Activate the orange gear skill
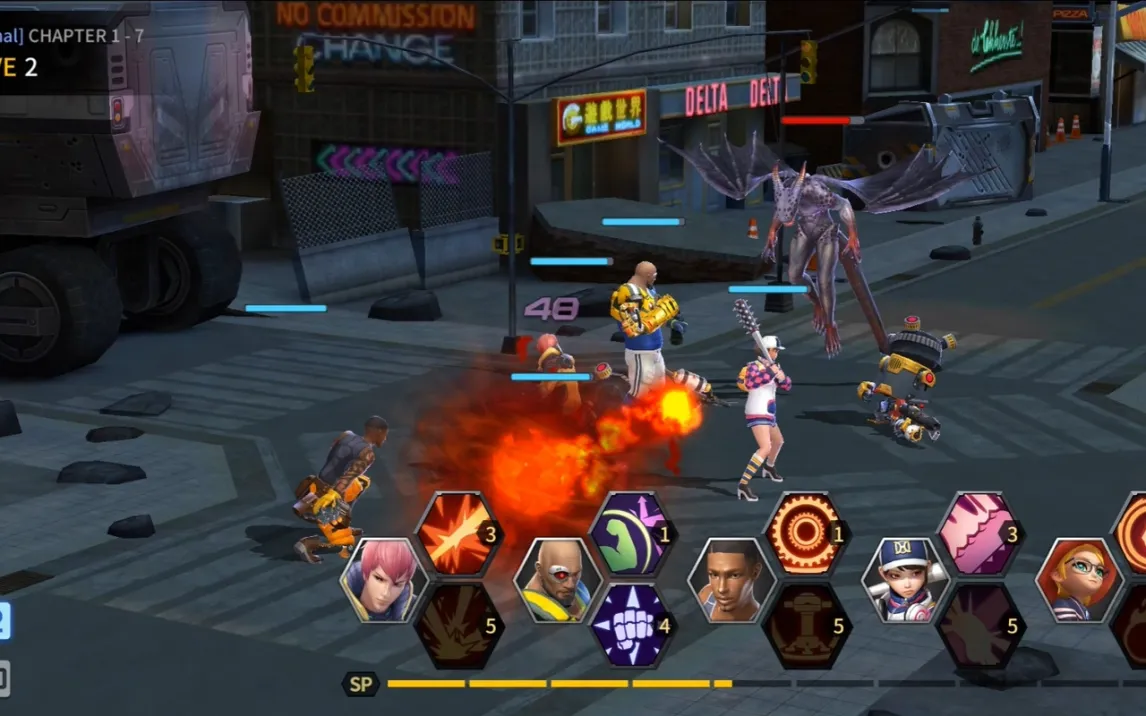 (x=805, y=534)
